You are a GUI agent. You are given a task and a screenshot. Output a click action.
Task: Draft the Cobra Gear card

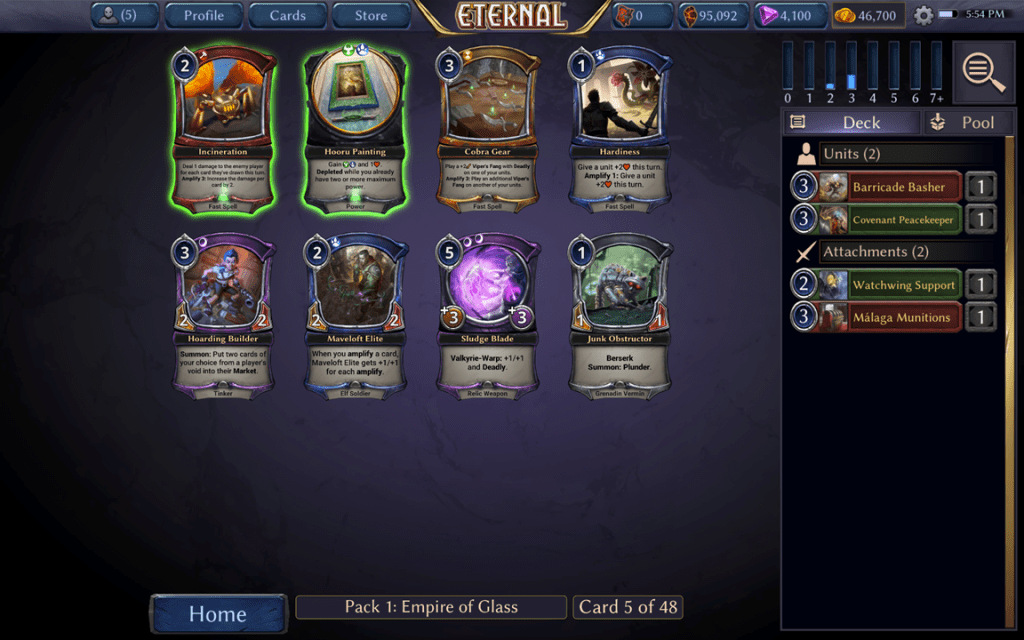pyautogui.click(x=487, y=128)
